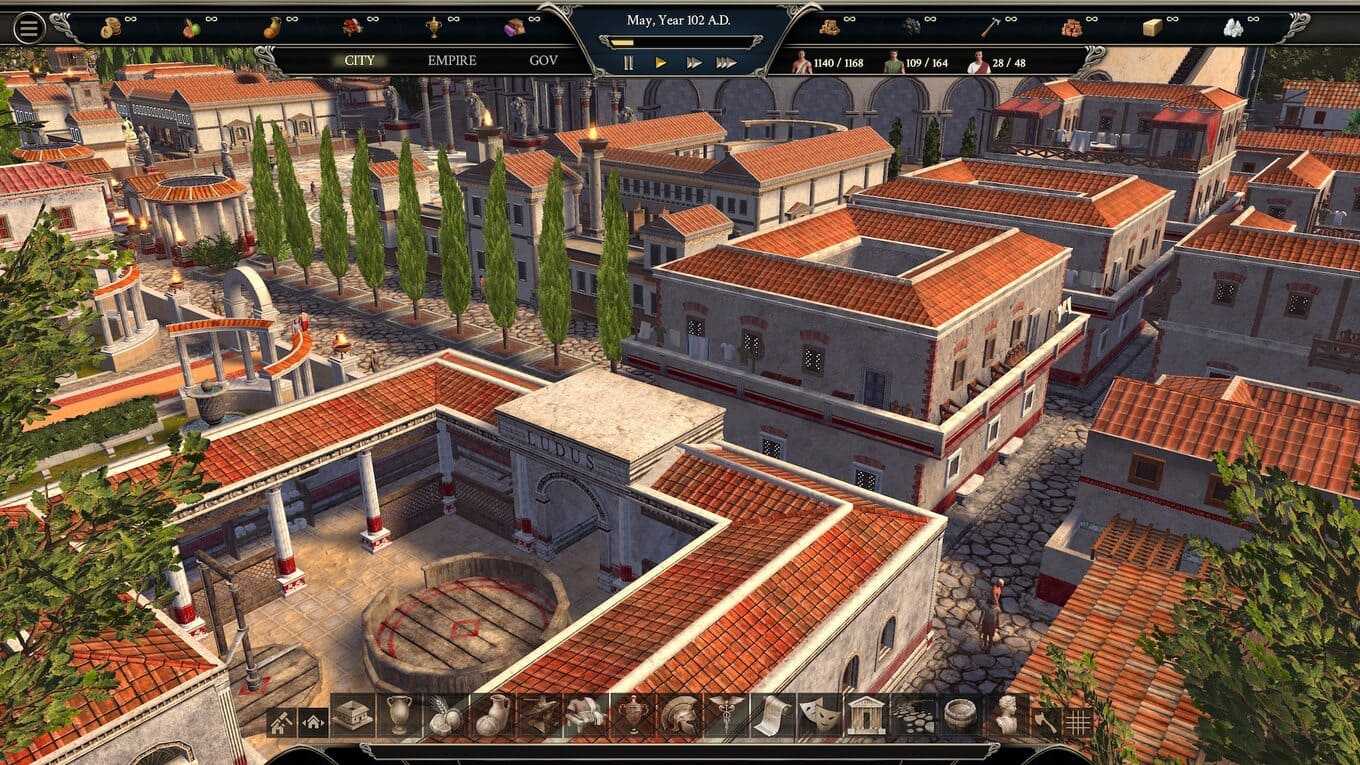
Task: Open the cobblestone roads category
Action: (912, 716)
